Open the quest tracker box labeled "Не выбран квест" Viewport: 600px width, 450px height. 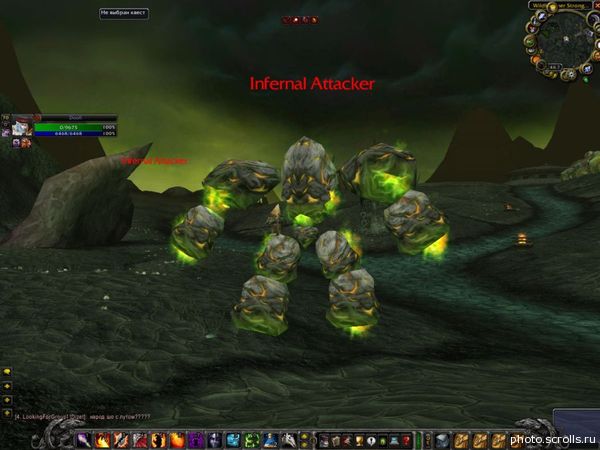[x=123, y=13]
